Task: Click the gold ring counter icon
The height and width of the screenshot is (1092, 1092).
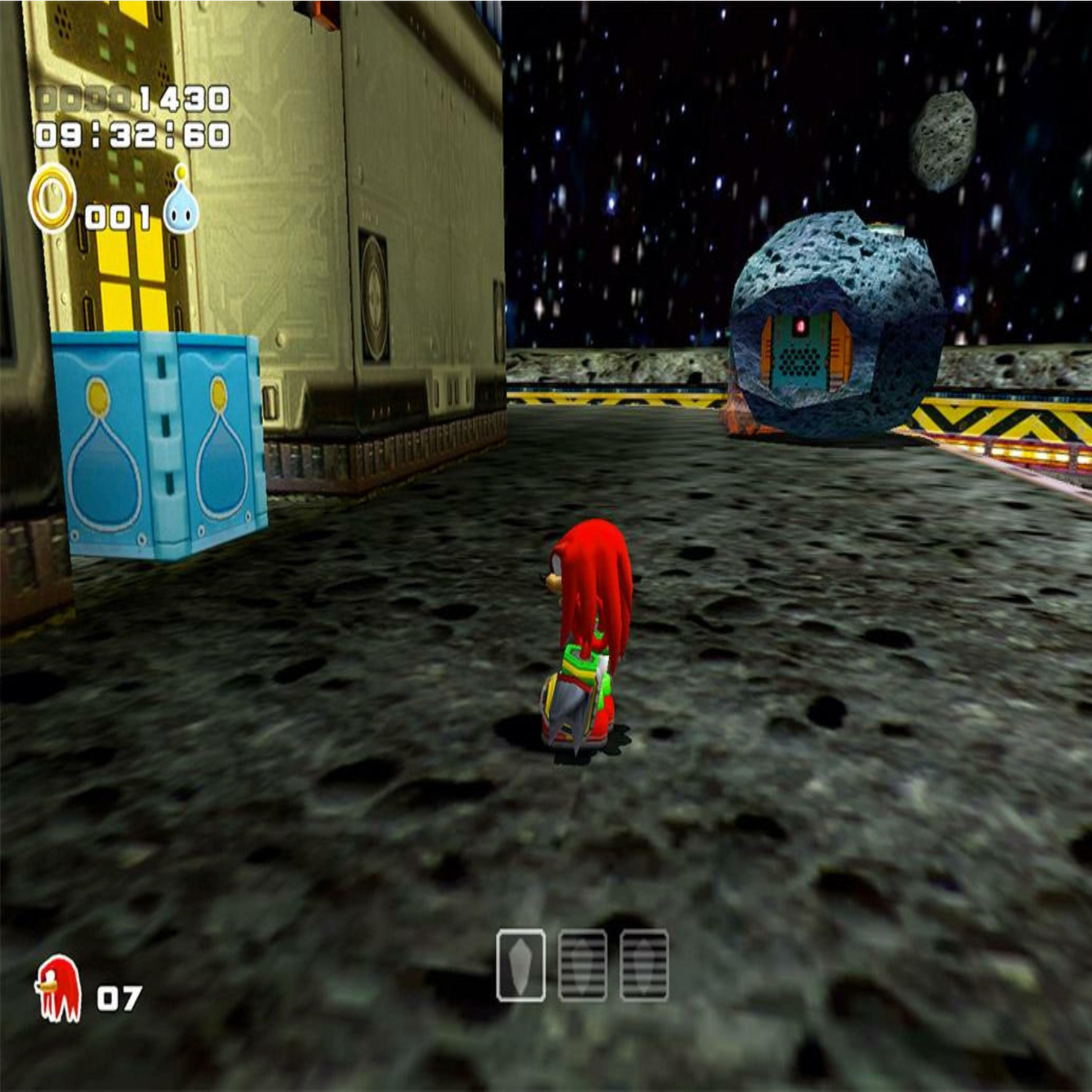Action: click(x=52, y=199)
